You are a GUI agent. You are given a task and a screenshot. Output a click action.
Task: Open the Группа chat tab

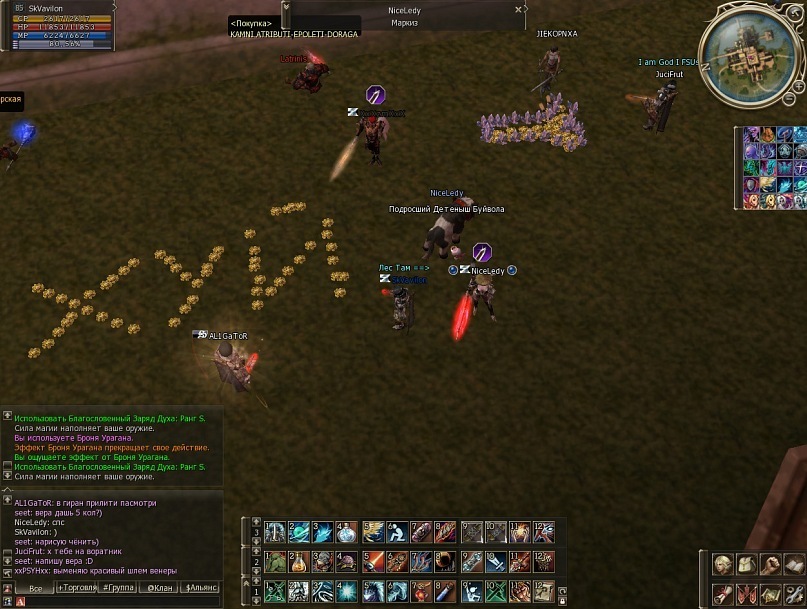pos(115,588)
